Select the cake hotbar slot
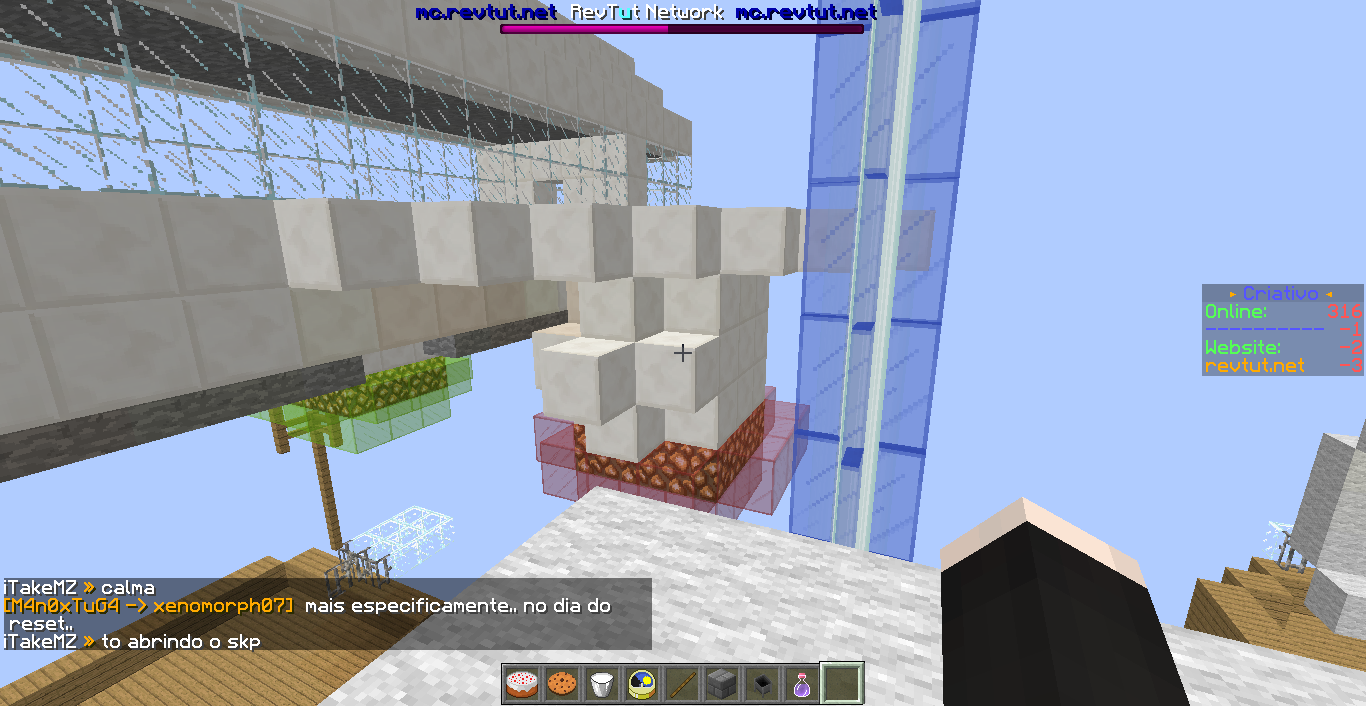This screenshot has height=706, width=1366. tap(522, 684)
